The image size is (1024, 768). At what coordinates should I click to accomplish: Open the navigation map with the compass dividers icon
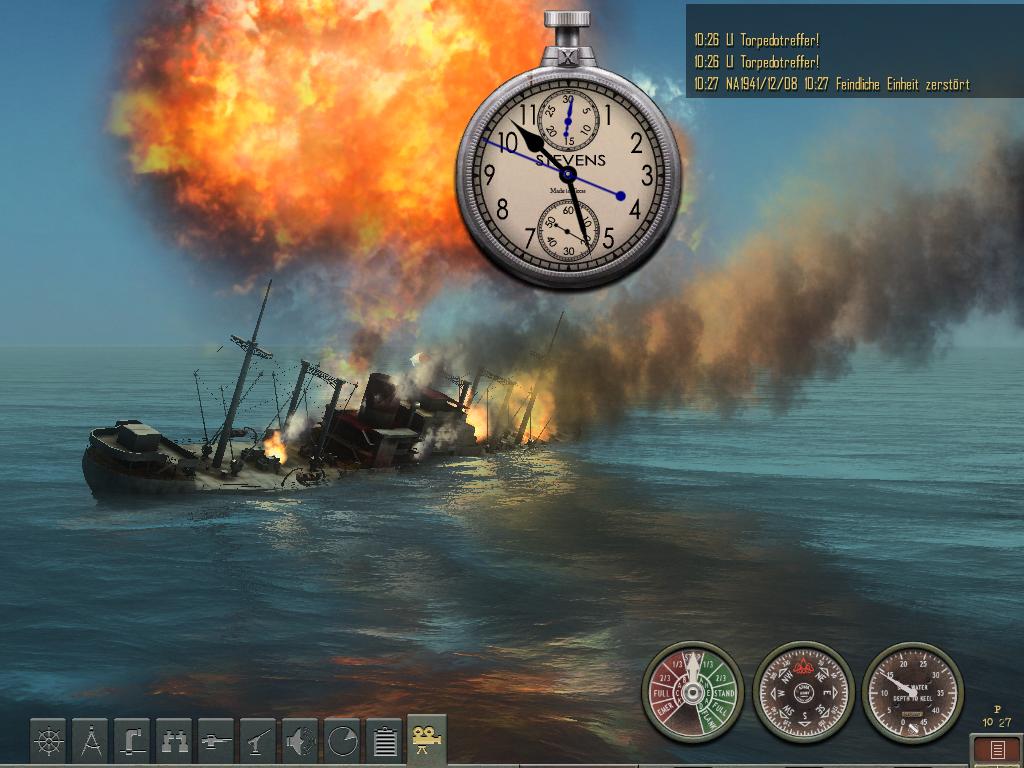90,741
